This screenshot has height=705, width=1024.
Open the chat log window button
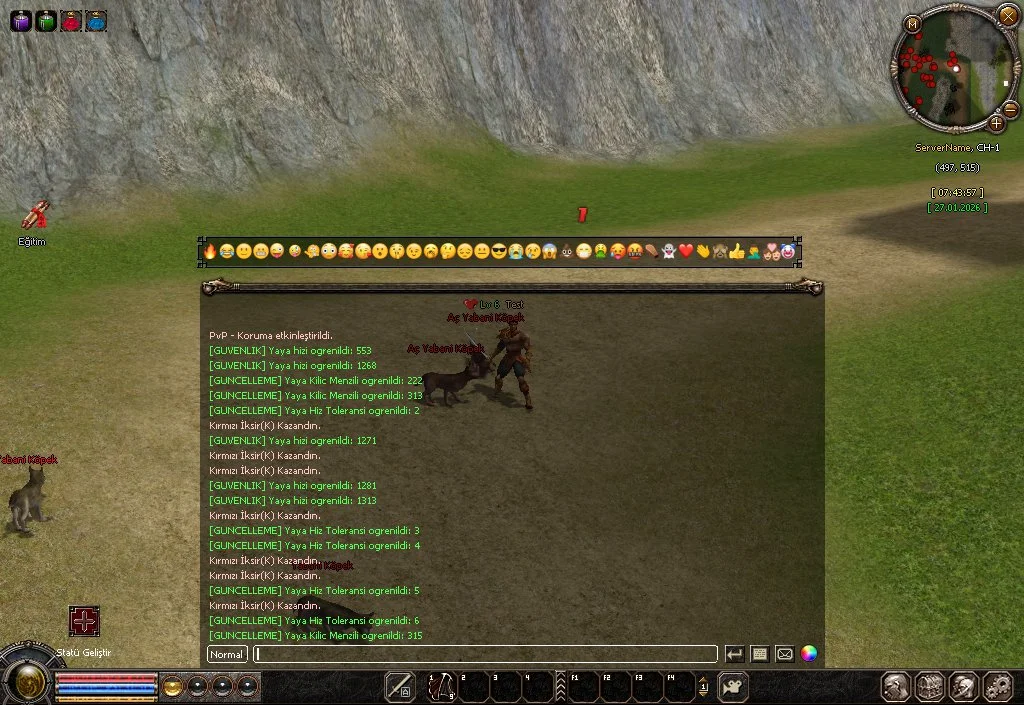(x=760, y=654)
